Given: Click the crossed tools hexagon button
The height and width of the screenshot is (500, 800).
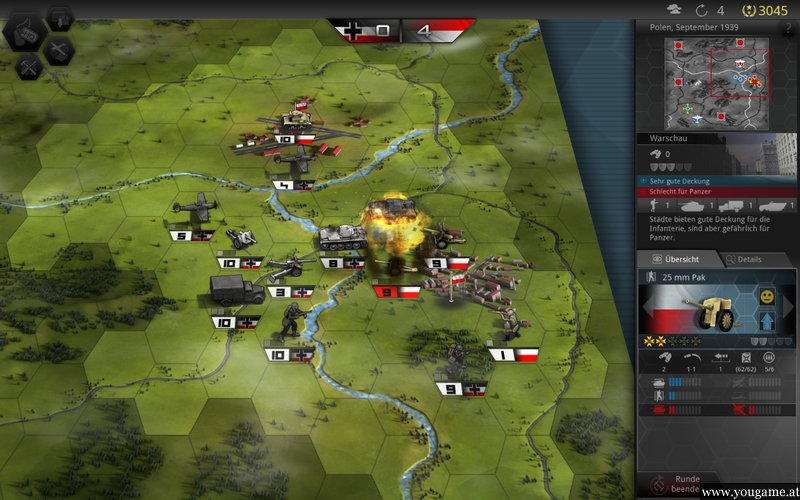Looking at the screenshot, I should [x=30, y=67].
